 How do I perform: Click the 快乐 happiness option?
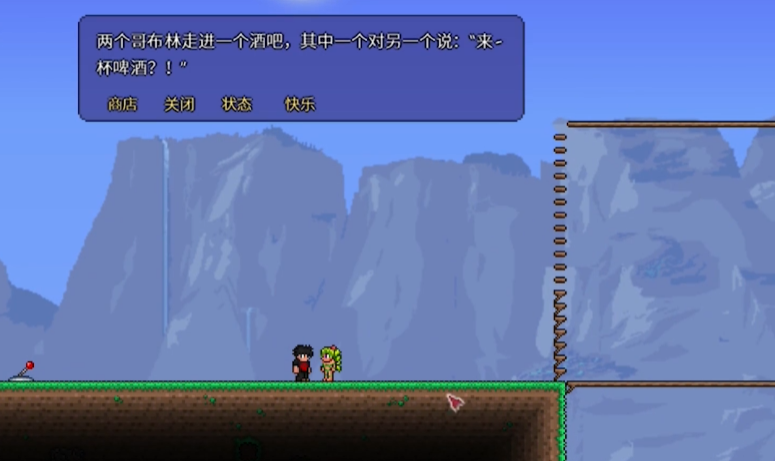coord(300,104)
